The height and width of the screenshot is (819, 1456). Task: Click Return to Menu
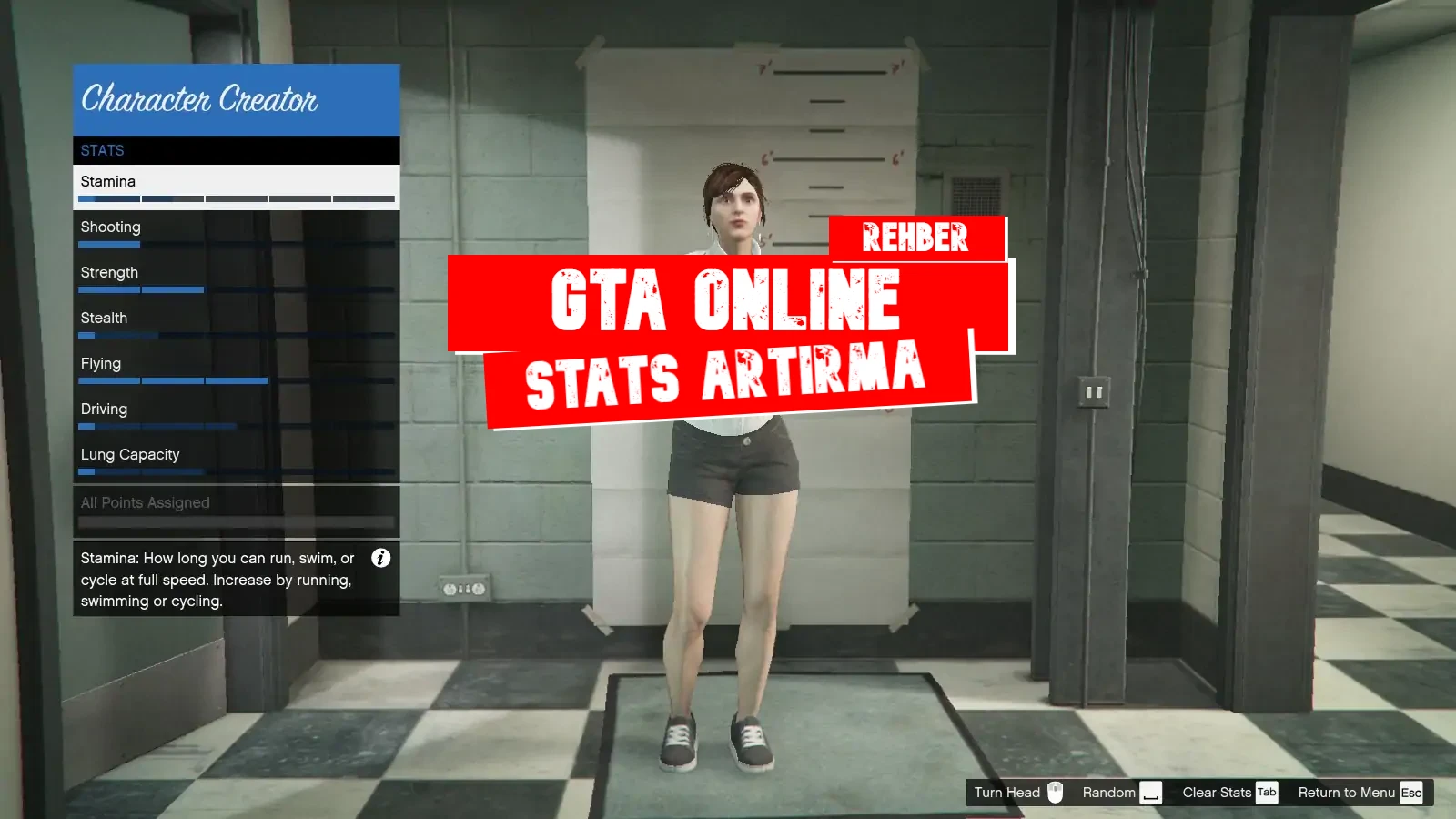1345,792
